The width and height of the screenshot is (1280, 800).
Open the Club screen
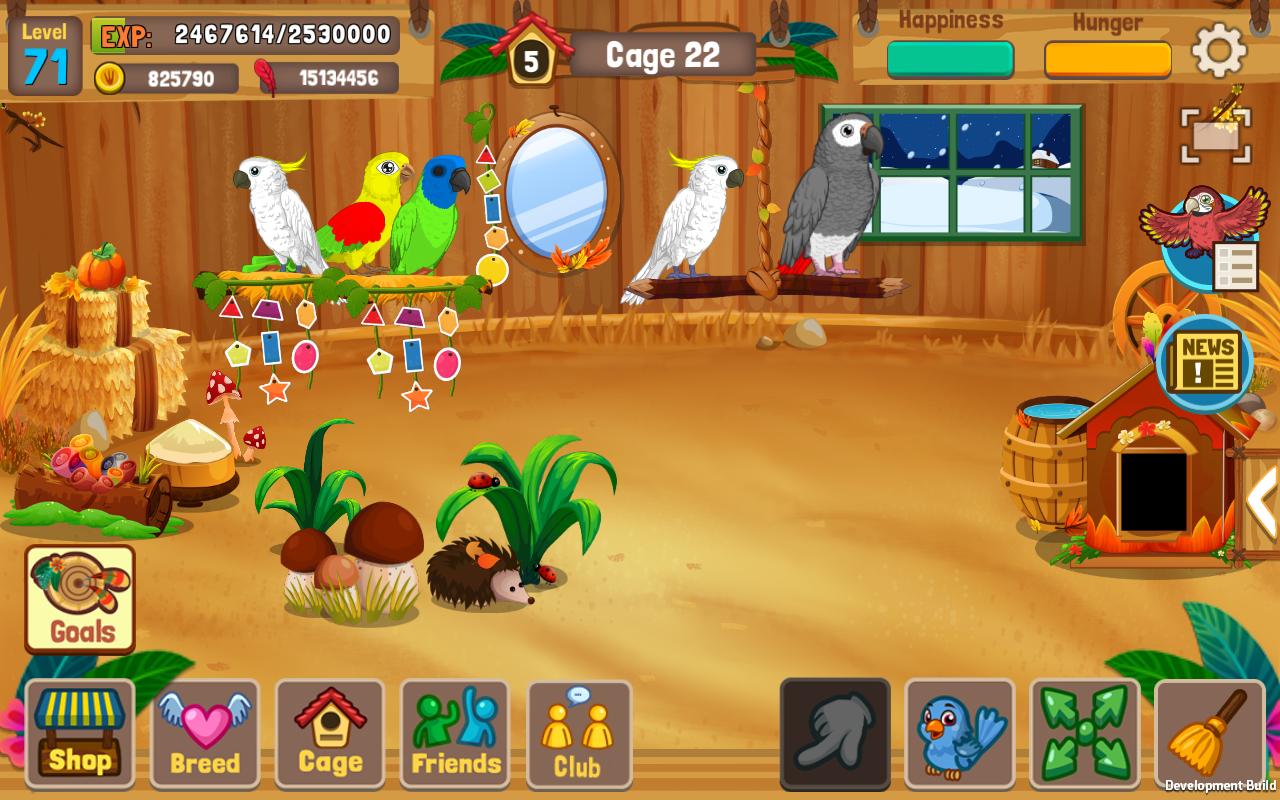579,735
